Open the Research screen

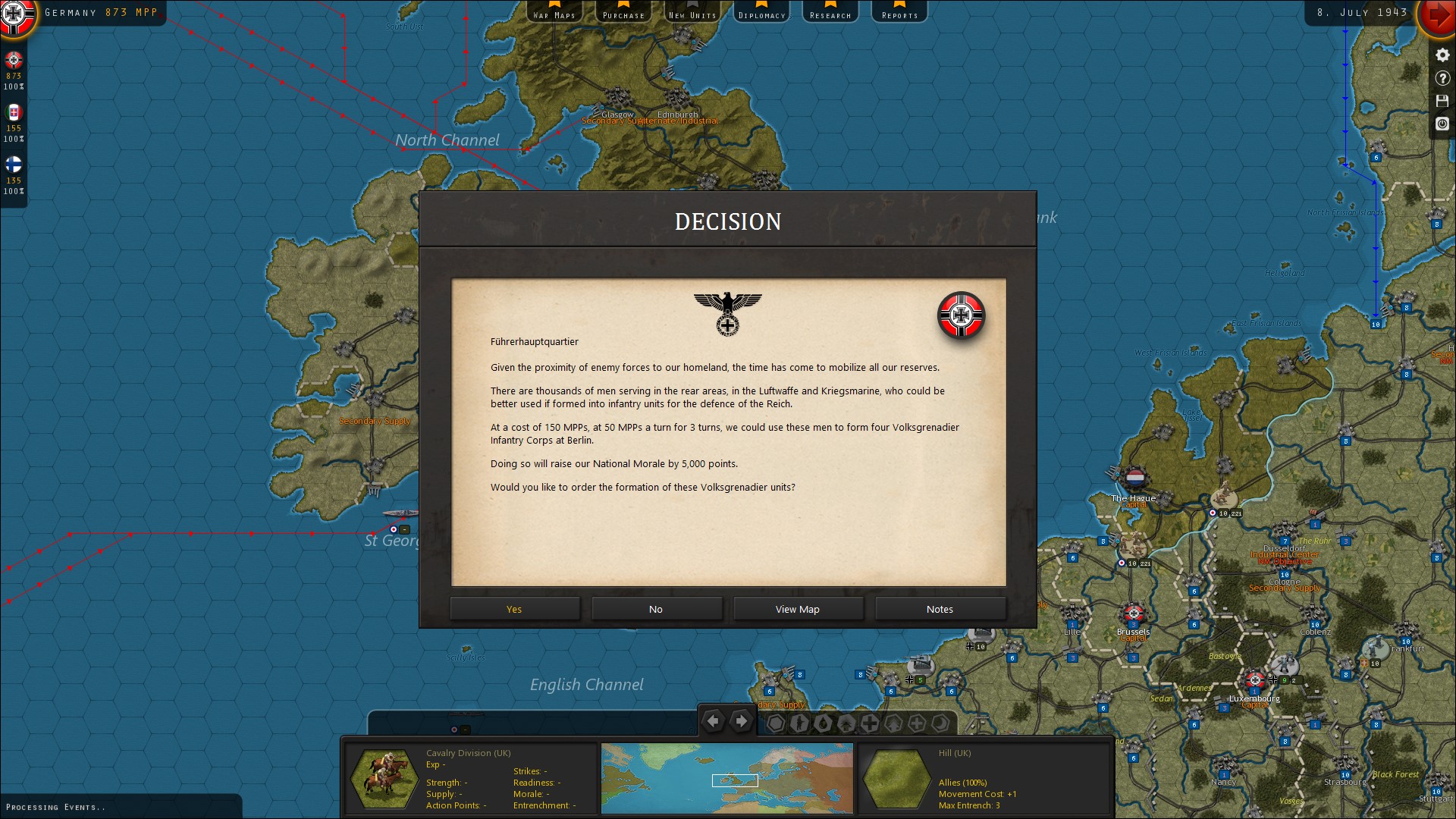tap(830, 11)
